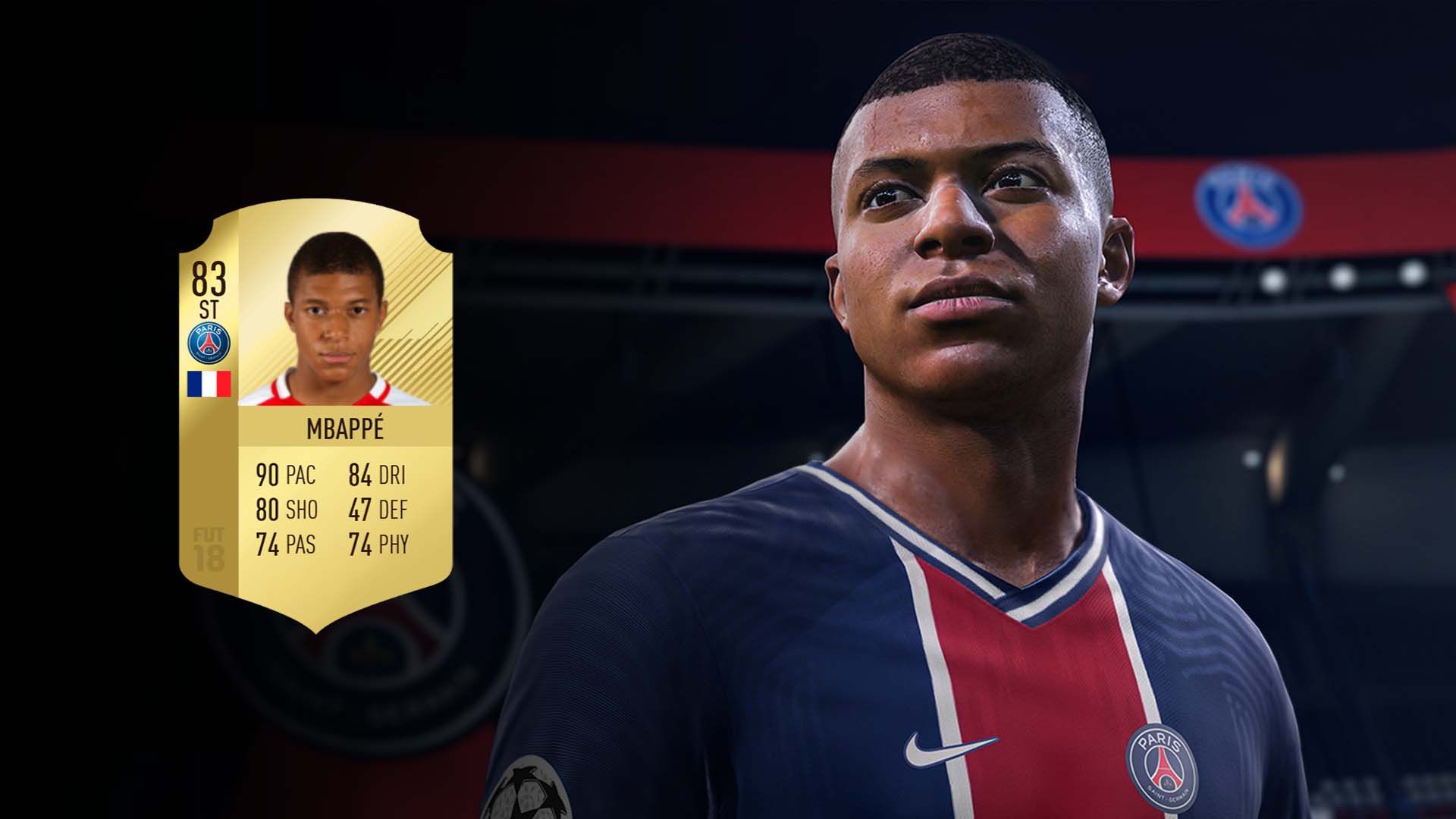
Task: Click the 74 PAS stat entry
Action: [x=288, y=544]
